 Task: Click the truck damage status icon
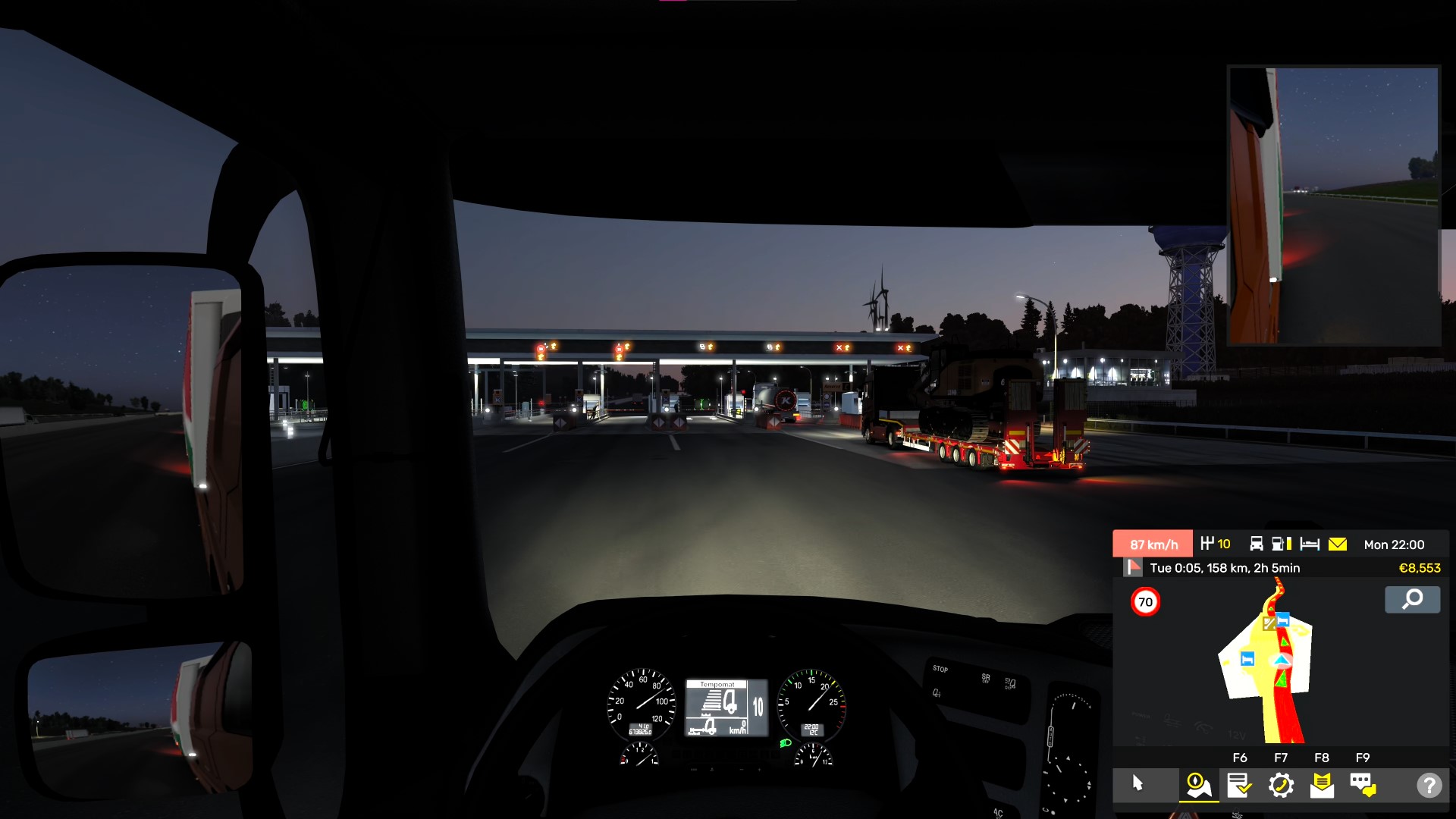pos(1257,544)
